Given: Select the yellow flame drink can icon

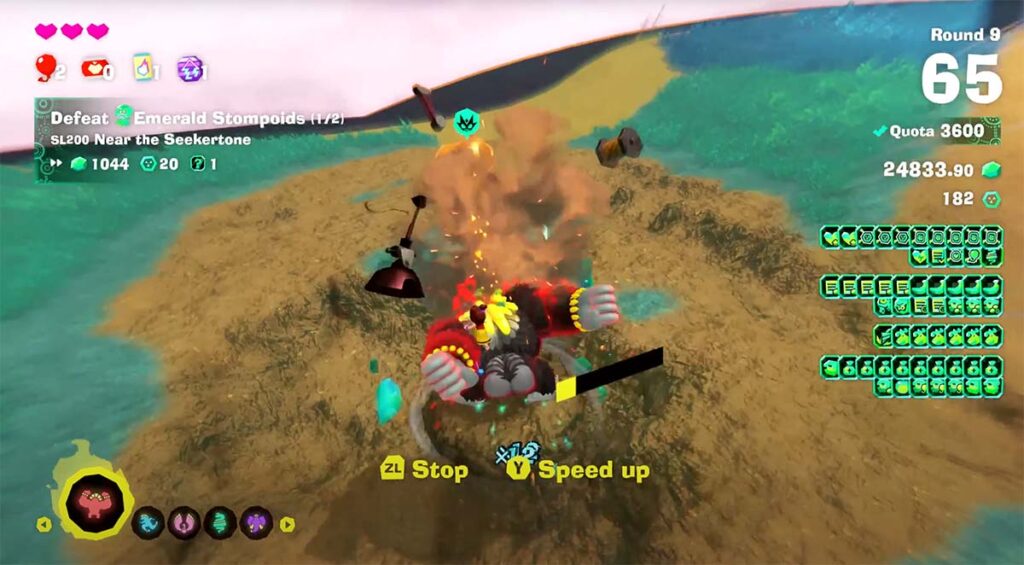Looking at the screenshot, I should pyautogui.click(x=144, y=68).
